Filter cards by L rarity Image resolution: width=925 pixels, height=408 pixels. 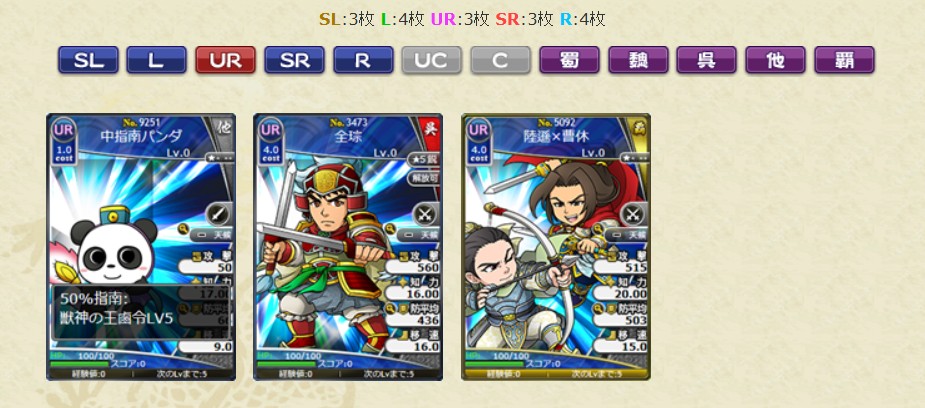(157, 60)
